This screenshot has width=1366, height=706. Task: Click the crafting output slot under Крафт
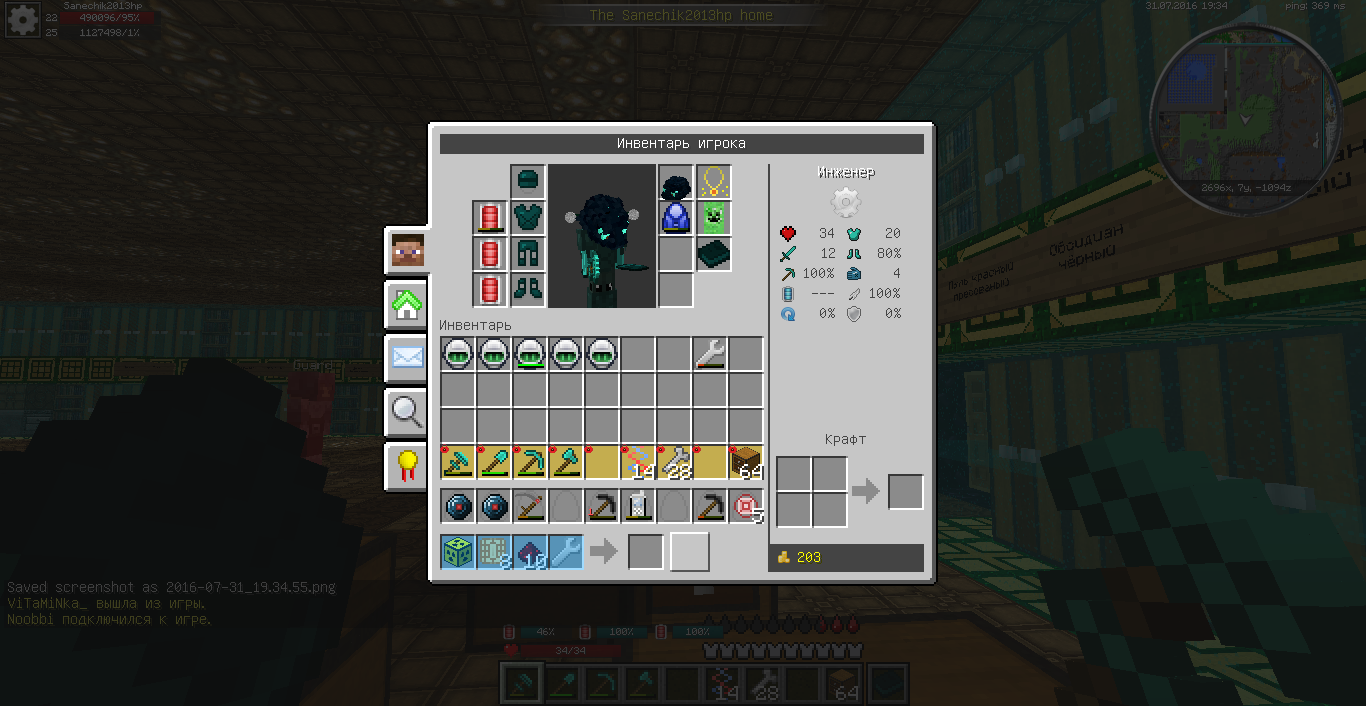(905, 492)
